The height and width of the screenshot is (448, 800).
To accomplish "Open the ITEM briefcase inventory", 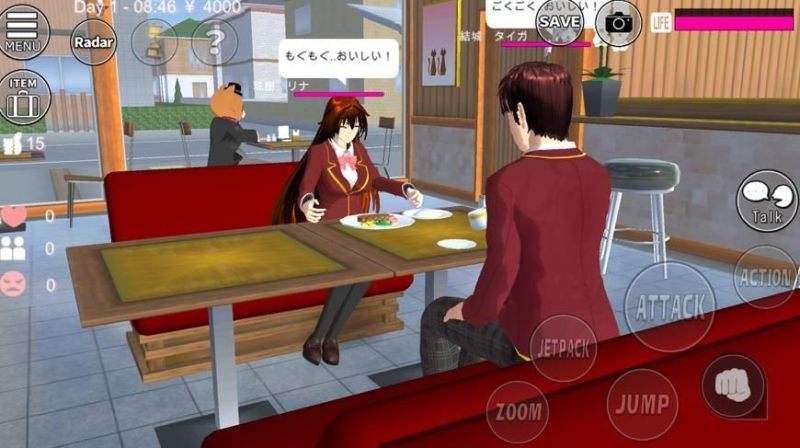I will pos(22,98).
